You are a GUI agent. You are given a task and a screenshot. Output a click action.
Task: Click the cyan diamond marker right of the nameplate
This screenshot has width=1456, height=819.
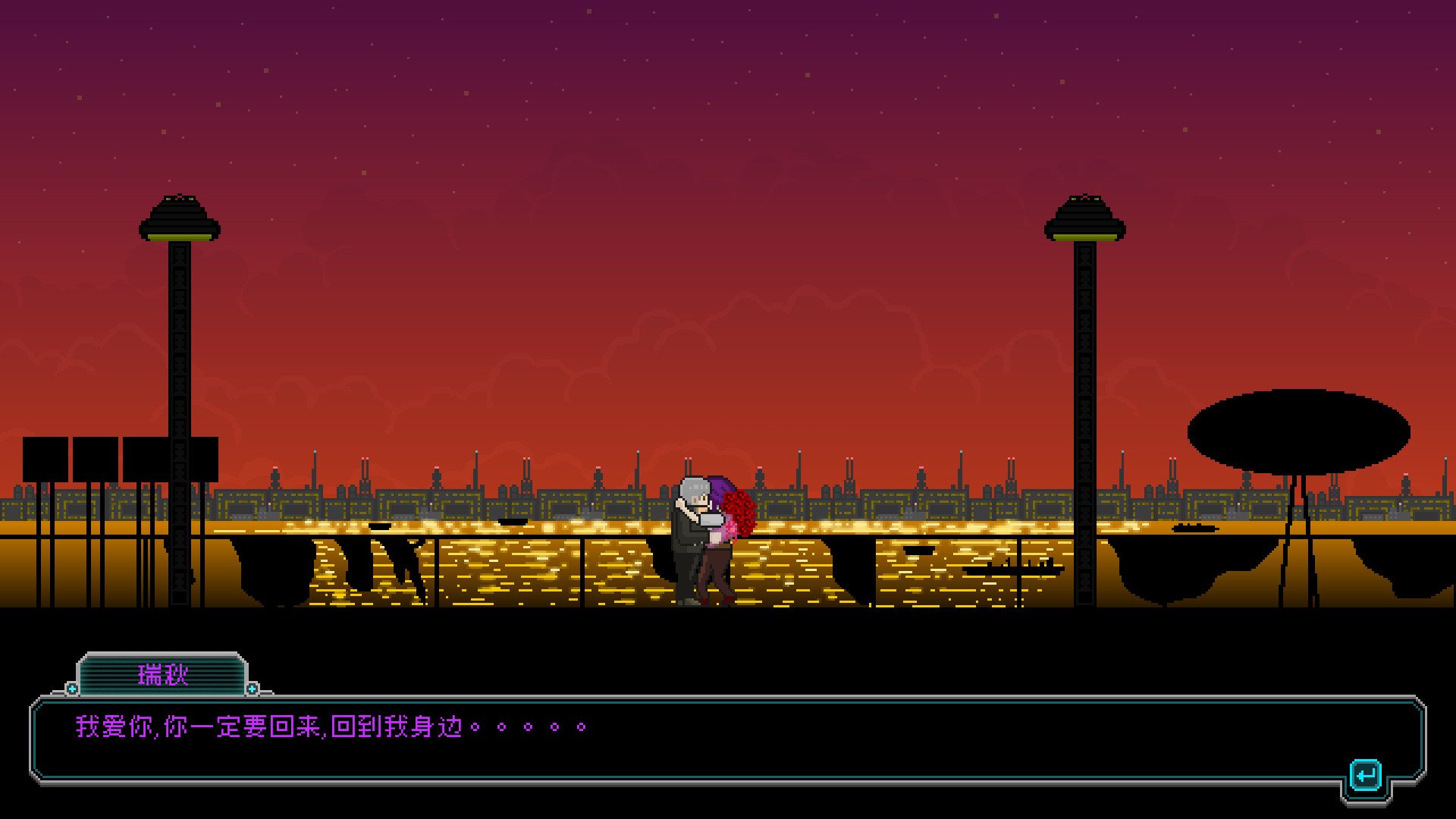pyautogui.click(x=253, y=689)
